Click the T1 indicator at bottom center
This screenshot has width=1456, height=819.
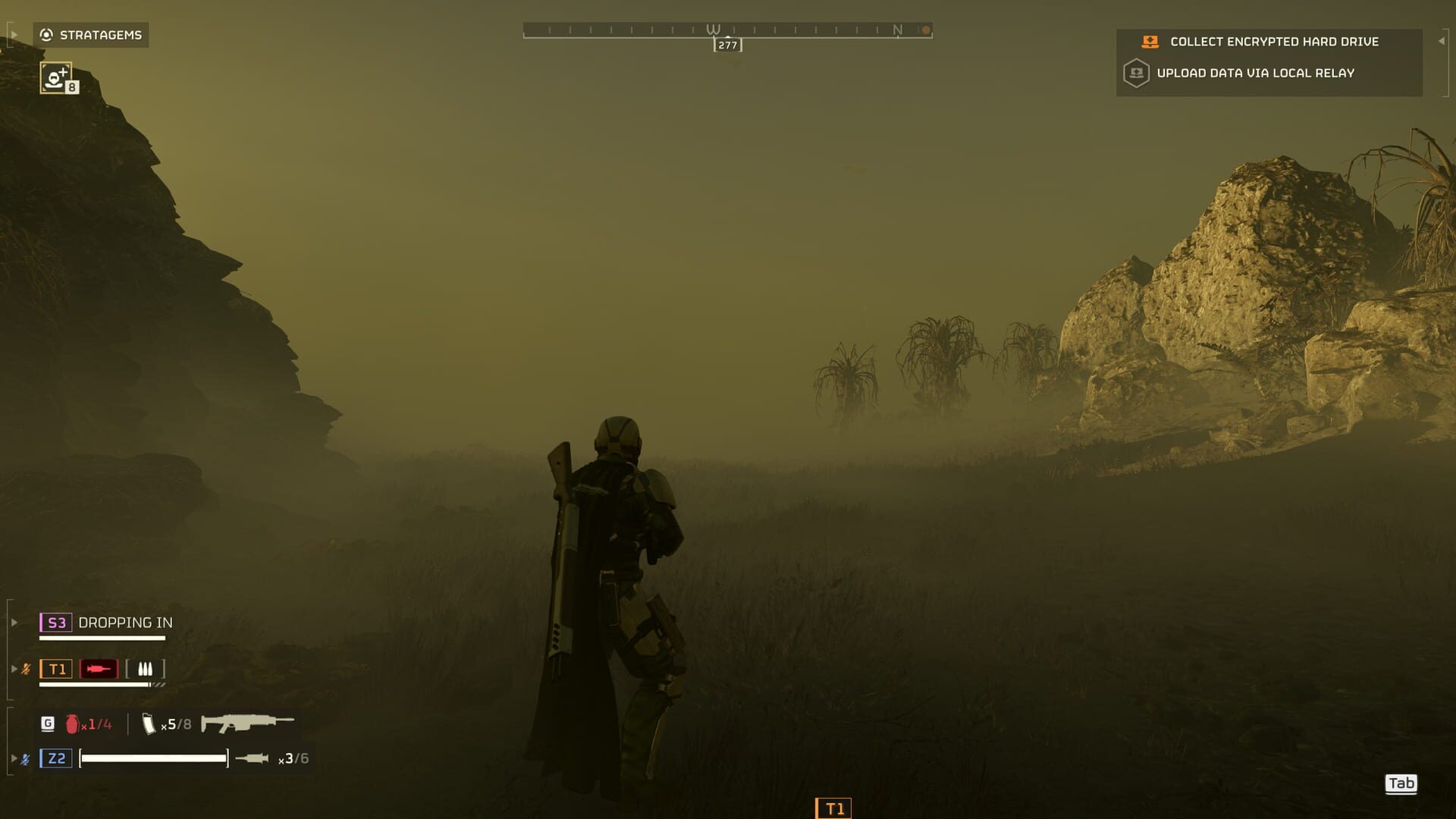point(833,808)
